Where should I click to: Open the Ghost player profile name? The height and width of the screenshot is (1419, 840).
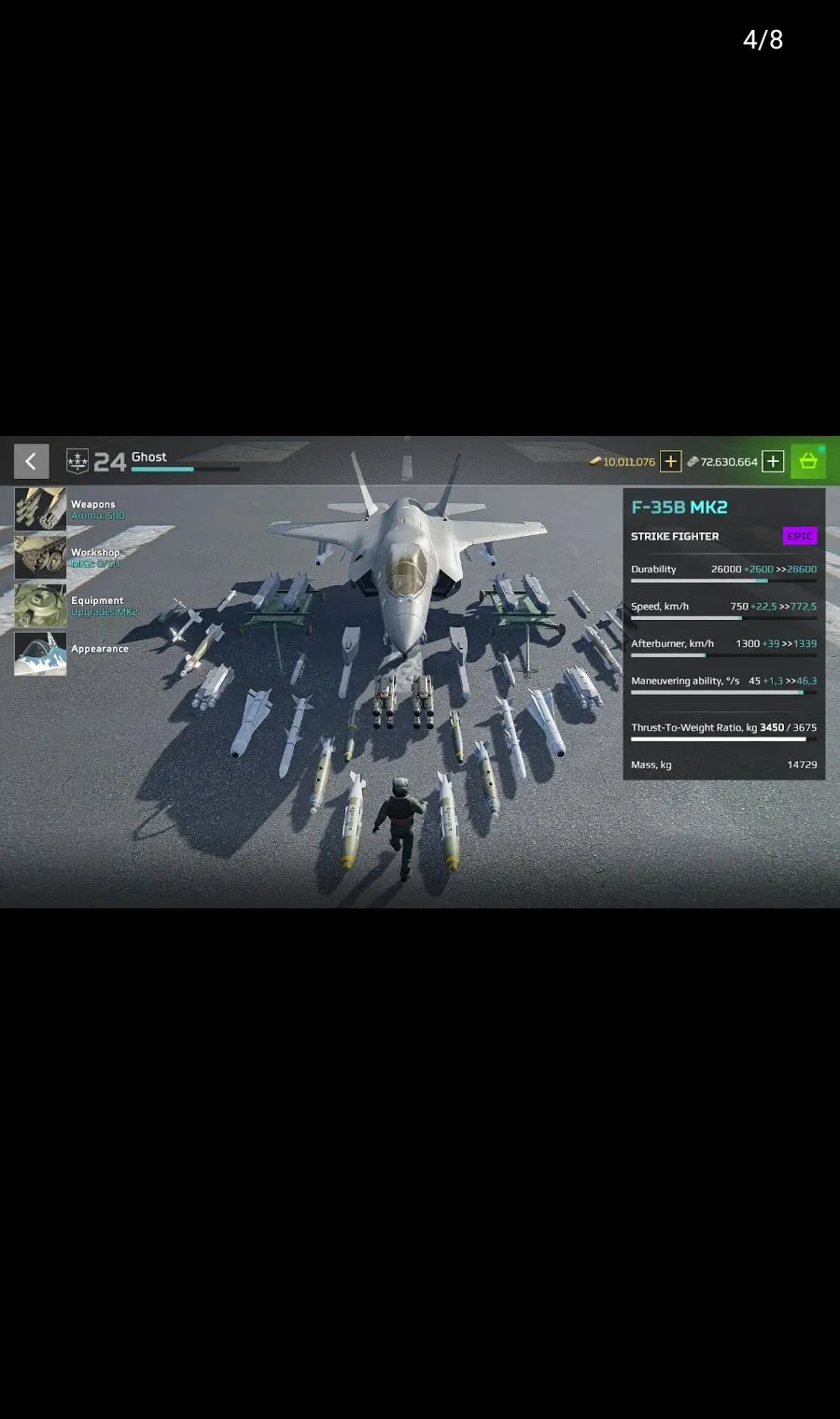tap(149, 457)
